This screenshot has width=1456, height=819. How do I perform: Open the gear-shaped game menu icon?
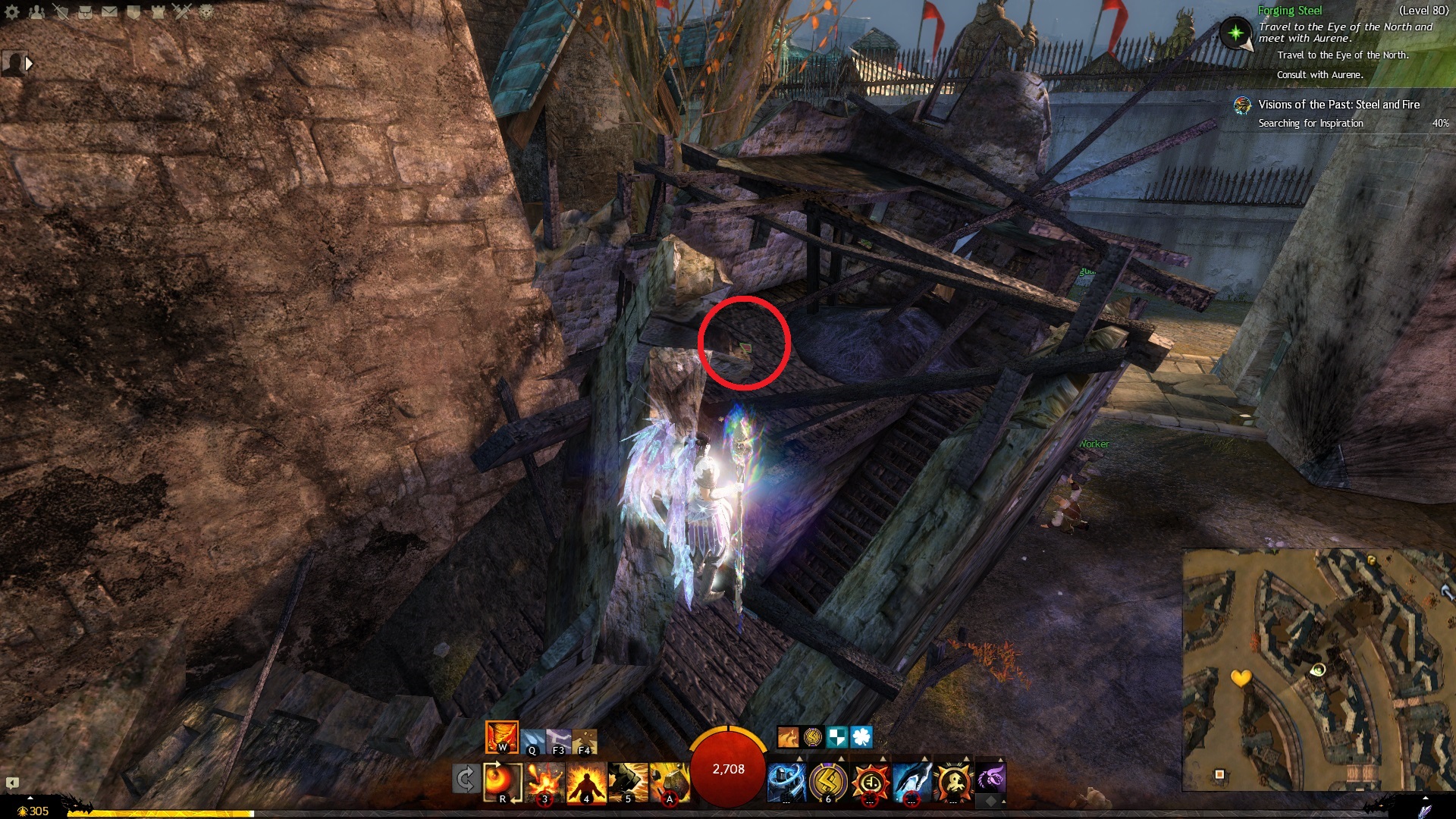tap(12, 12)
